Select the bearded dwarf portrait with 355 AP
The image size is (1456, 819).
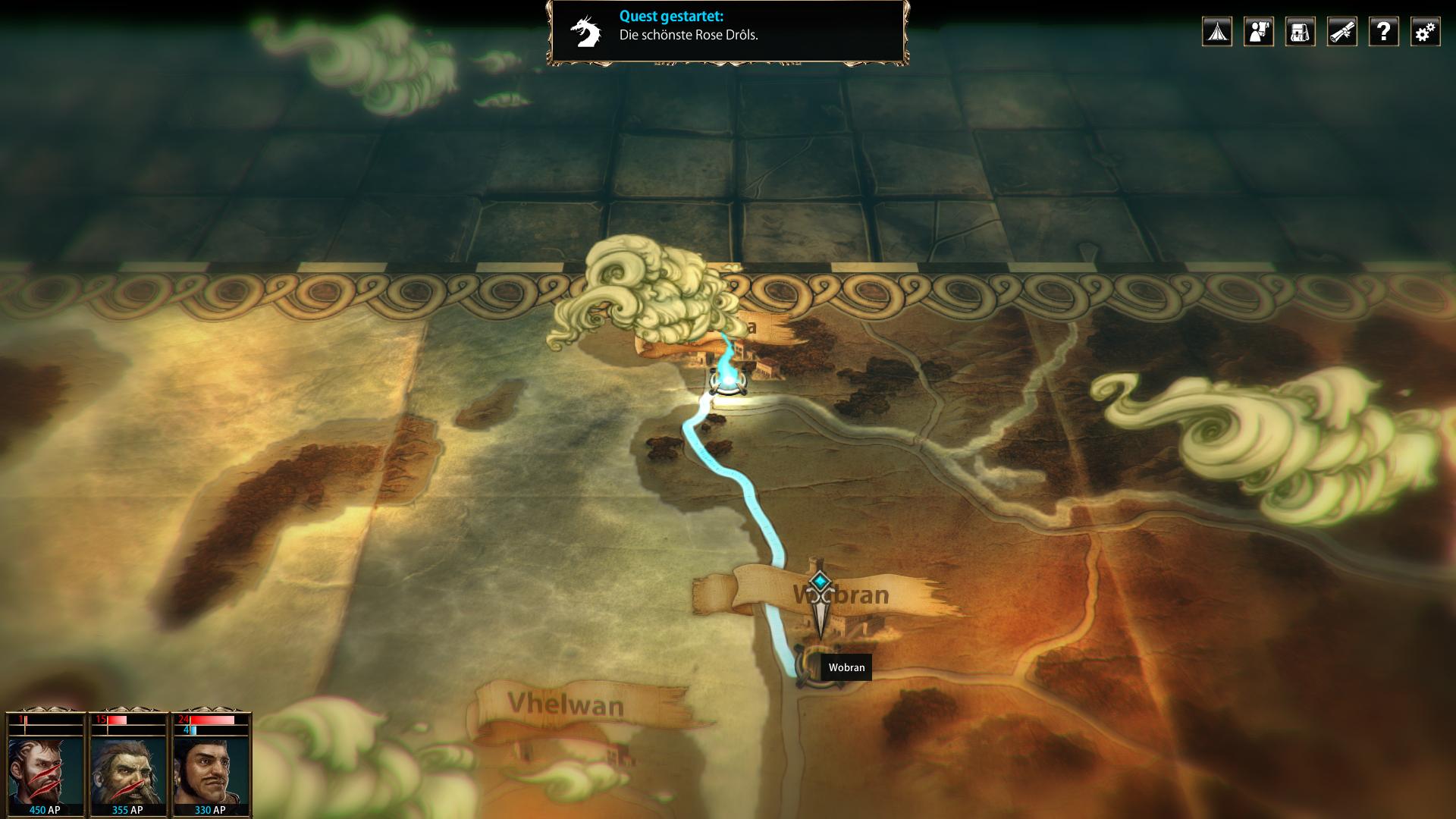click(128, 770)
